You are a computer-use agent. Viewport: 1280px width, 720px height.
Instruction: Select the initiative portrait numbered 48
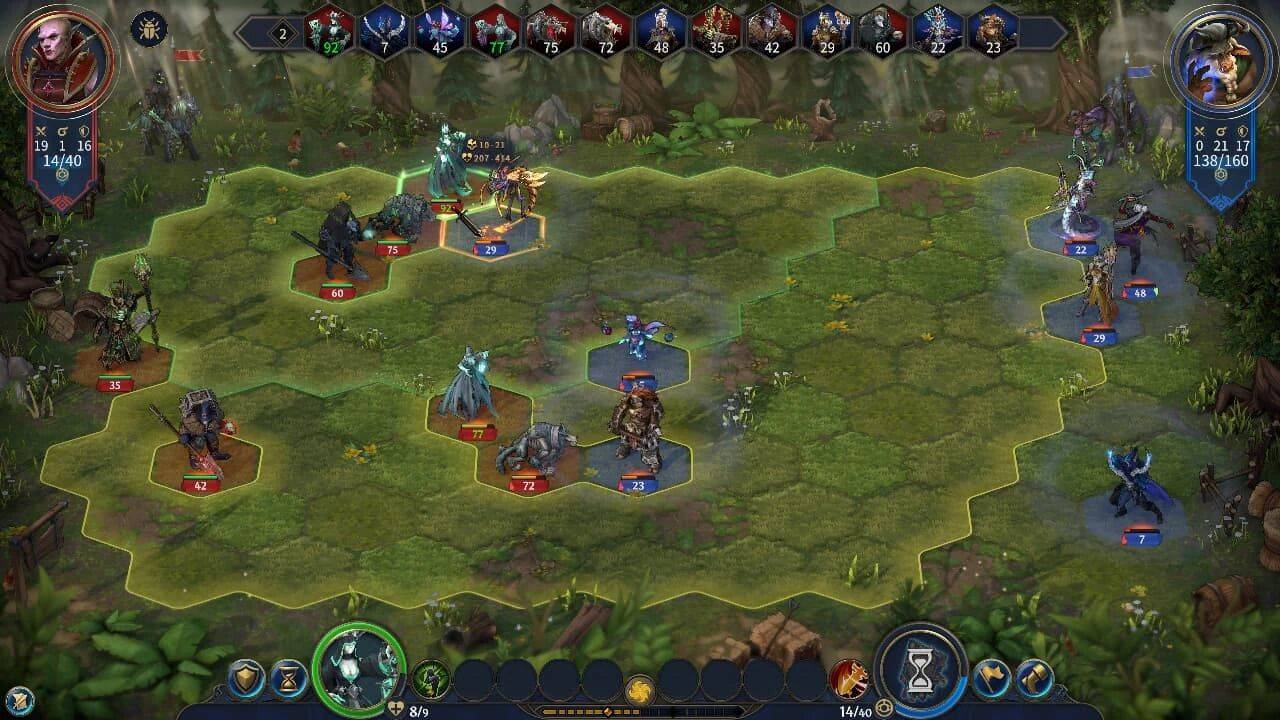coord(660,32)
